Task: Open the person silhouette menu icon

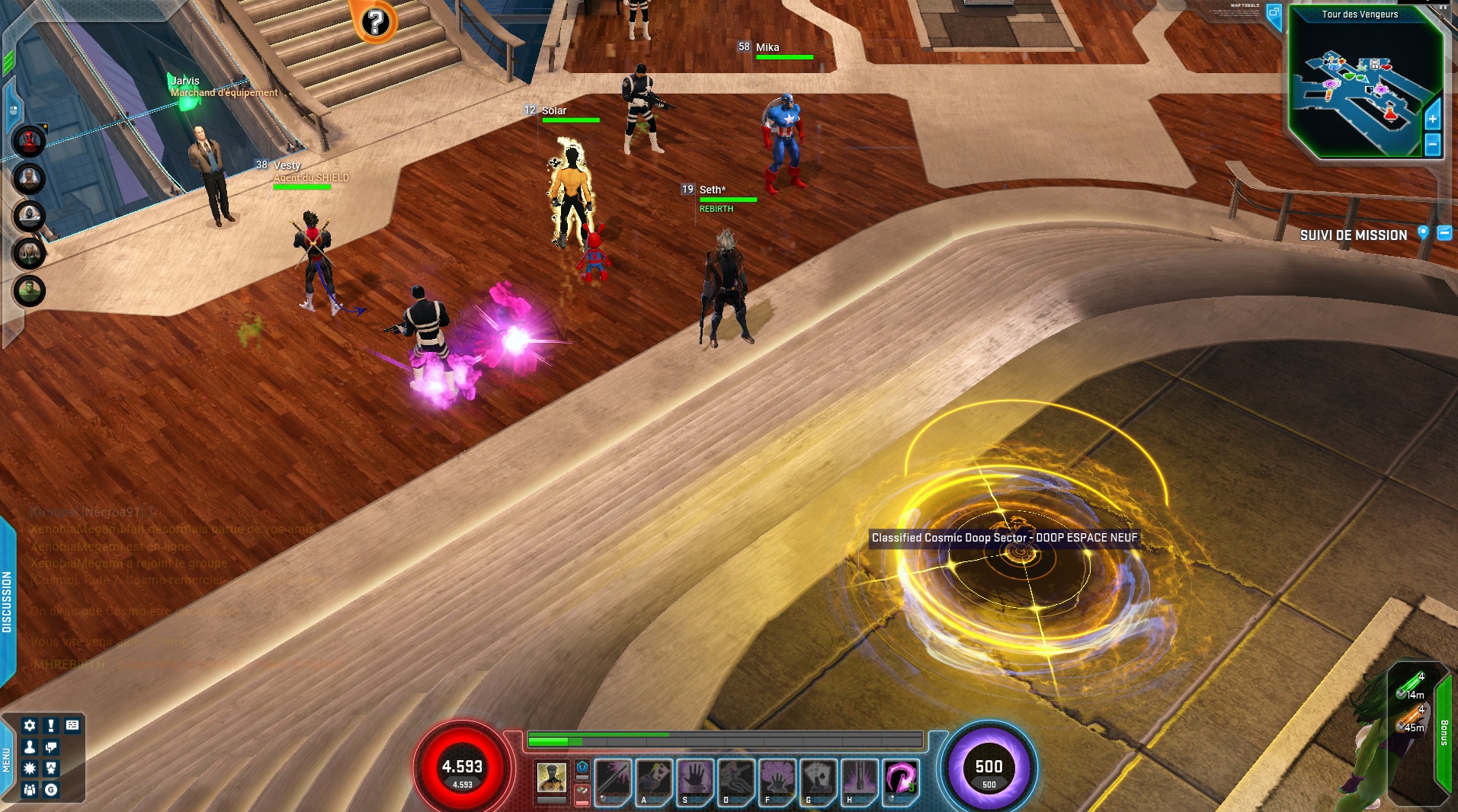Action: [30, 746]
